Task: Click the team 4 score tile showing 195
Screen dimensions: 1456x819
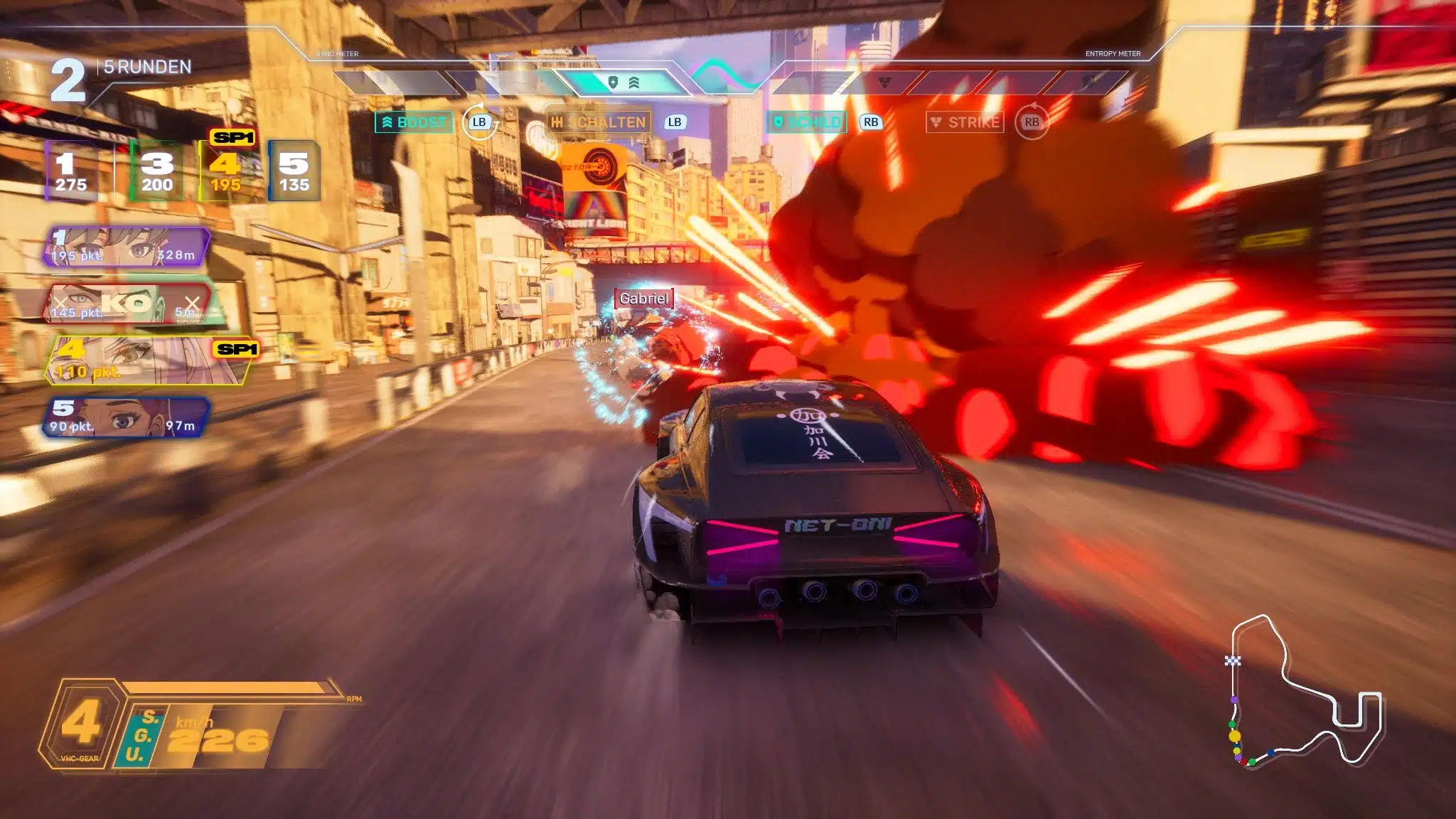Action: (x=225, y=172)
